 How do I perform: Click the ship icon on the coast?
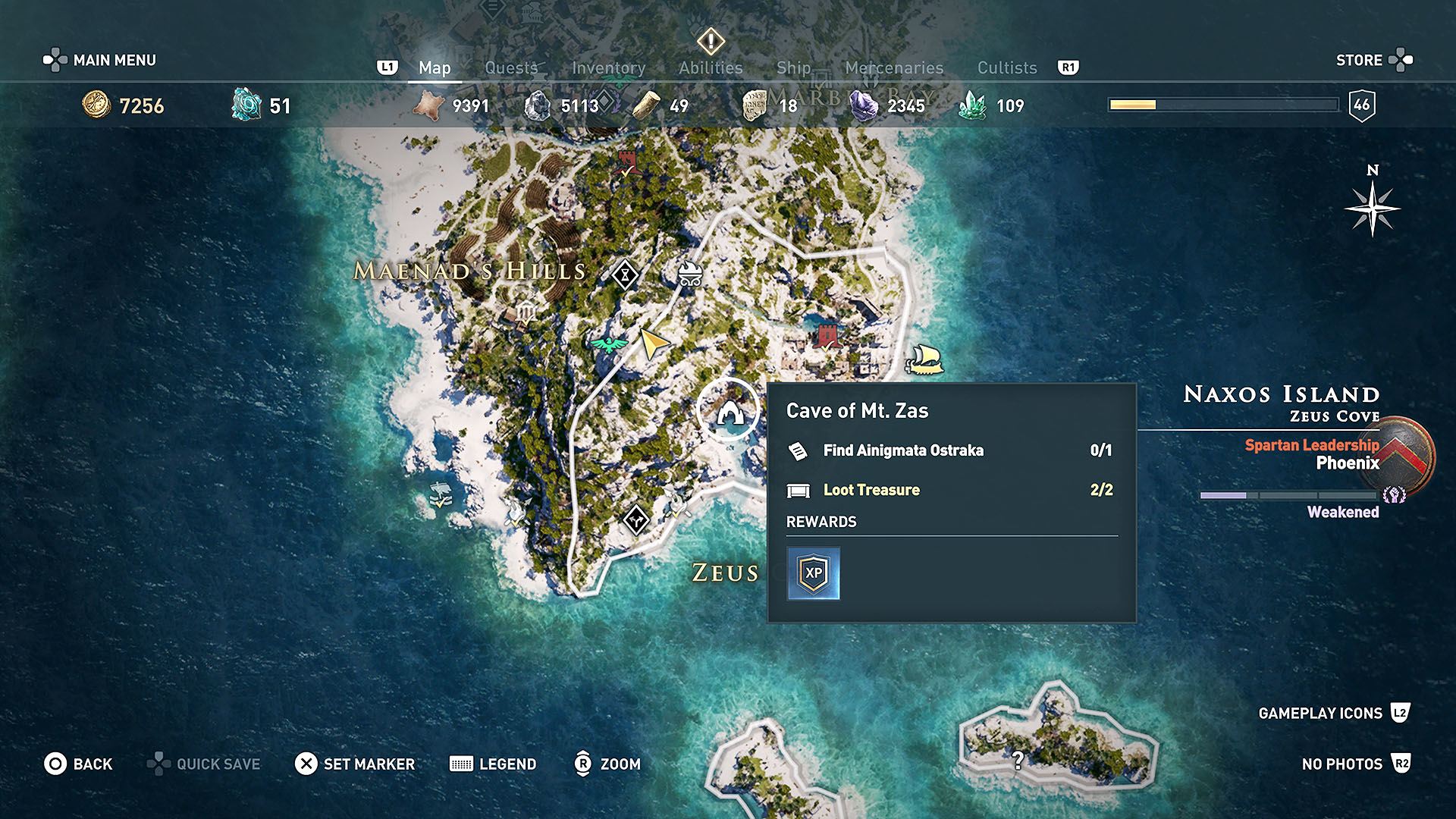pyautogui.click(x=924, y=359)
